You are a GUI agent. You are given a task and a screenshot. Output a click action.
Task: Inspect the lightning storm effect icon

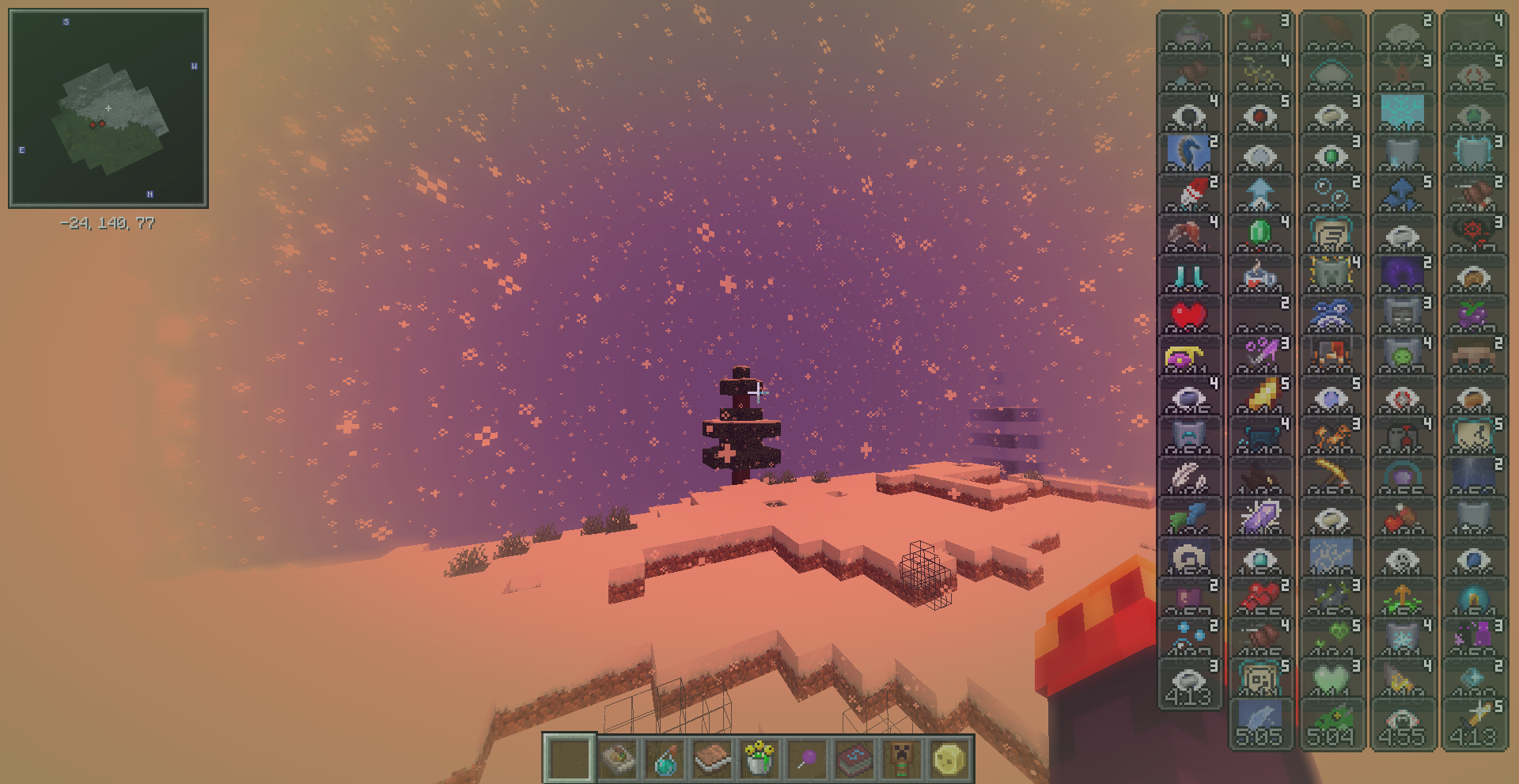[1473, 475]
